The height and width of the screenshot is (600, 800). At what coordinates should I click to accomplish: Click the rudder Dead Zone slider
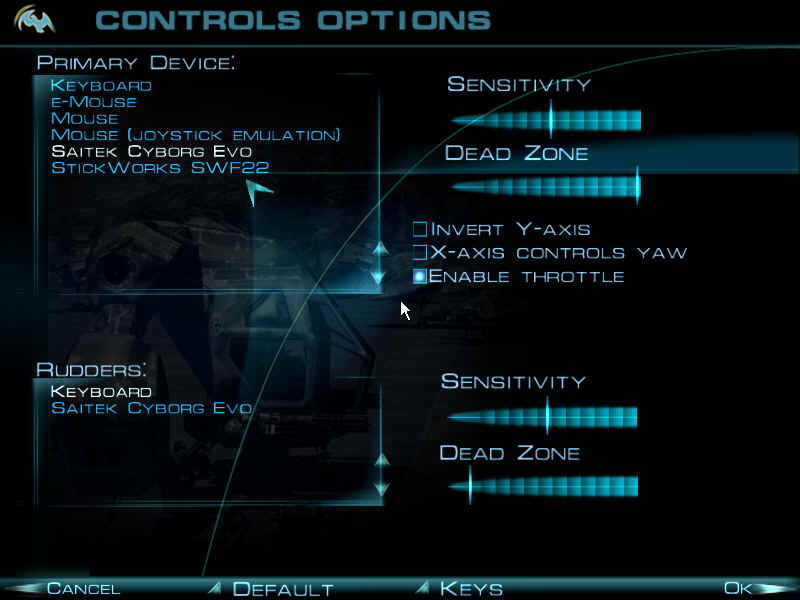point(542,487)
